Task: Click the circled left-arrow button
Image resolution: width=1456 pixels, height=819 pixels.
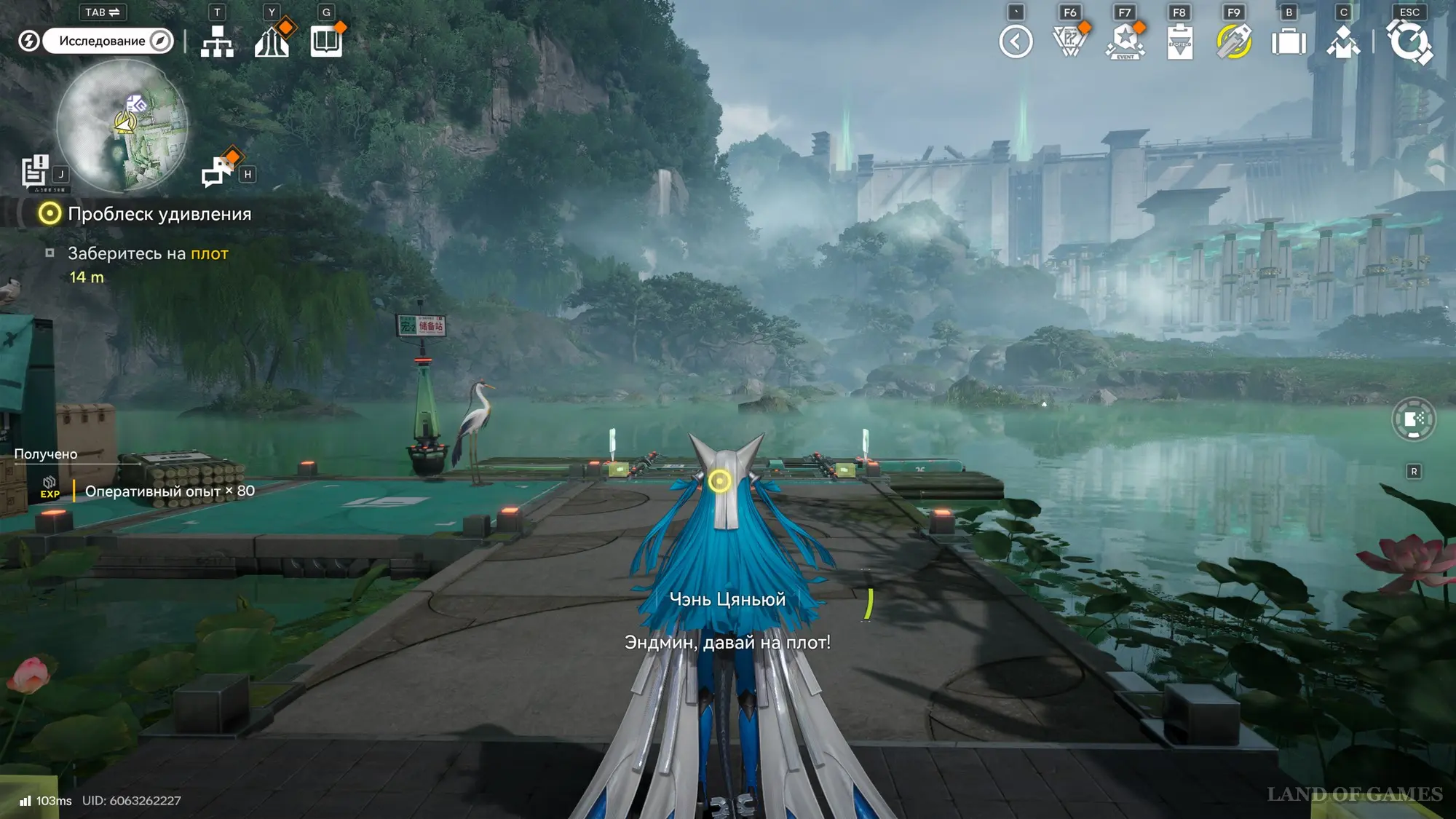Action: [x=1016, y=41]
